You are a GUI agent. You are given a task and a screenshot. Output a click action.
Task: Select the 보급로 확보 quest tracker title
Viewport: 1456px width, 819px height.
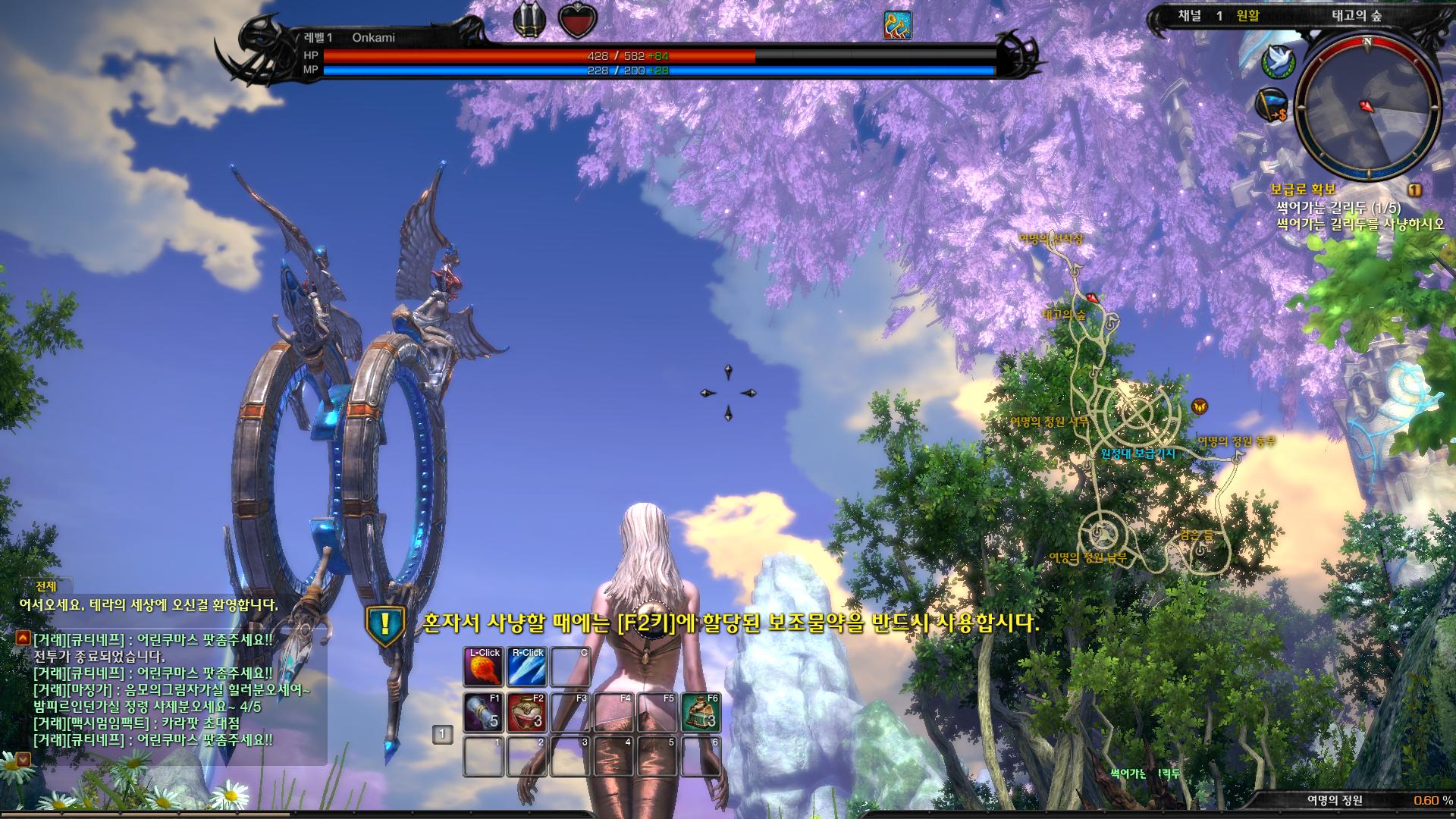click(1303, 190)
